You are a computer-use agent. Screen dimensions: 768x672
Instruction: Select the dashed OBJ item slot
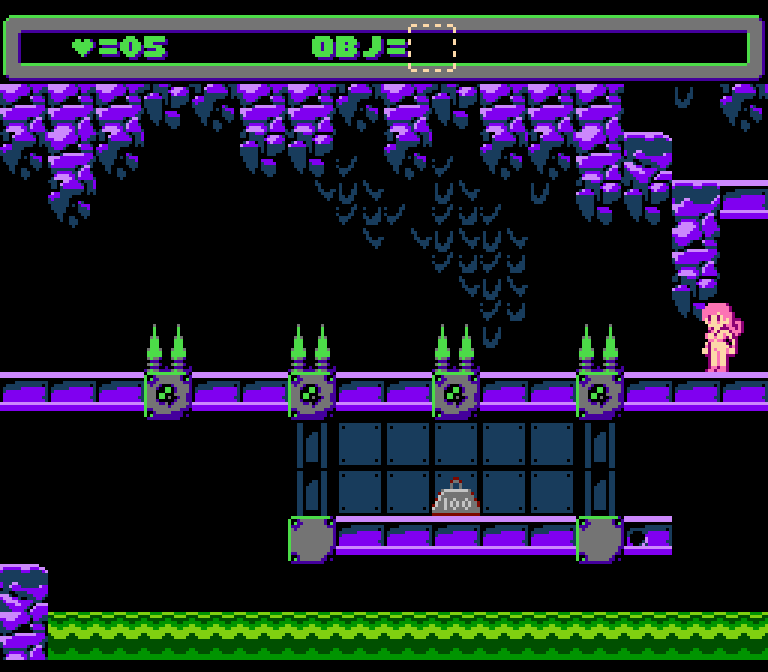click(432, 48)
